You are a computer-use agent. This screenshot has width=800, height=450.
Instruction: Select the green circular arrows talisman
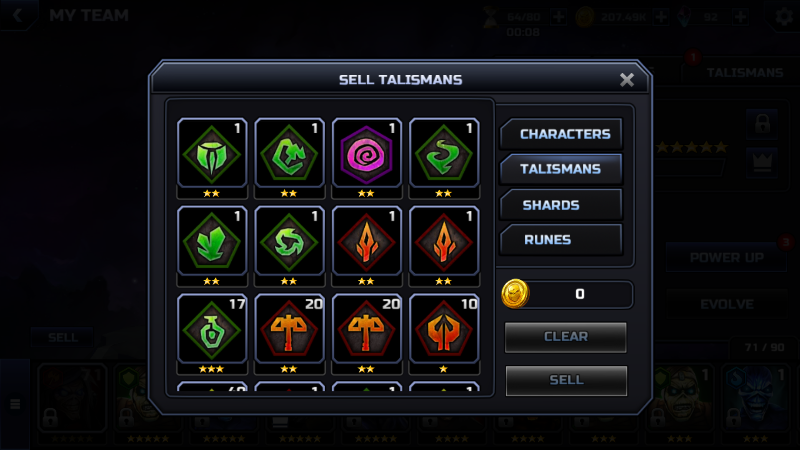(x=289, y=241)
